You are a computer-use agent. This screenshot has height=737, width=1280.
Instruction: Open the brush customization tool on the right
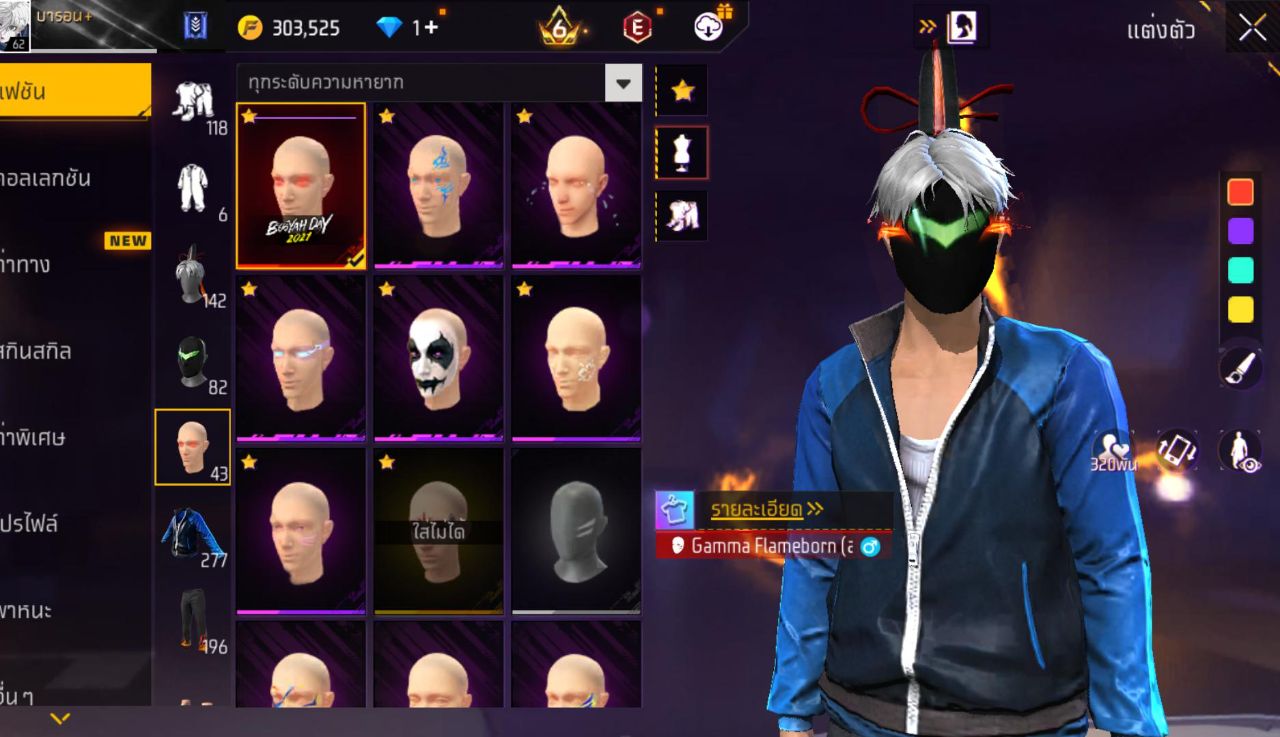pos(1238,369)
